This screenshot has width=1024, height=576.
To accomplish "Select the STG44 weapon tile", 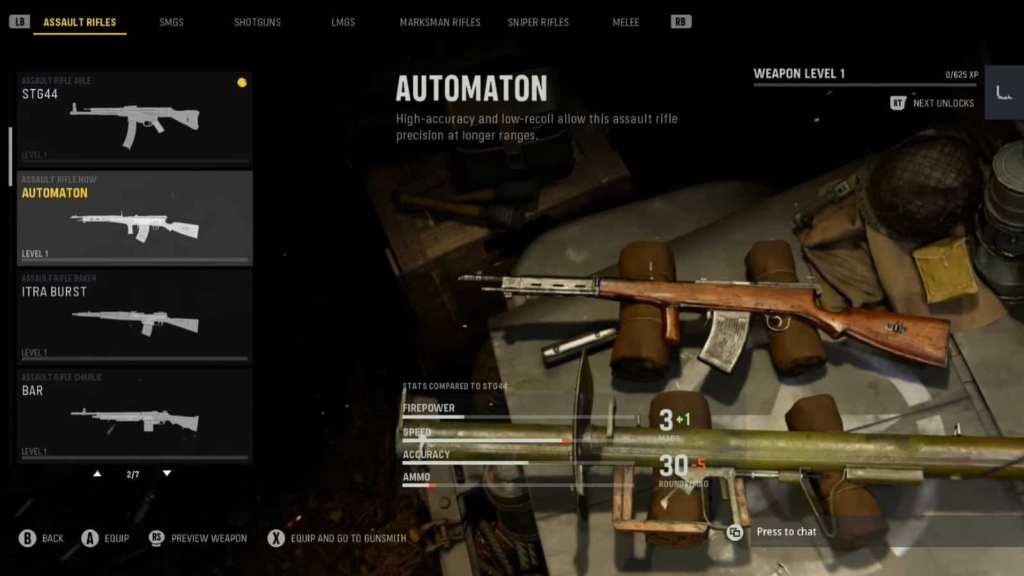I will tap(134, 117).
